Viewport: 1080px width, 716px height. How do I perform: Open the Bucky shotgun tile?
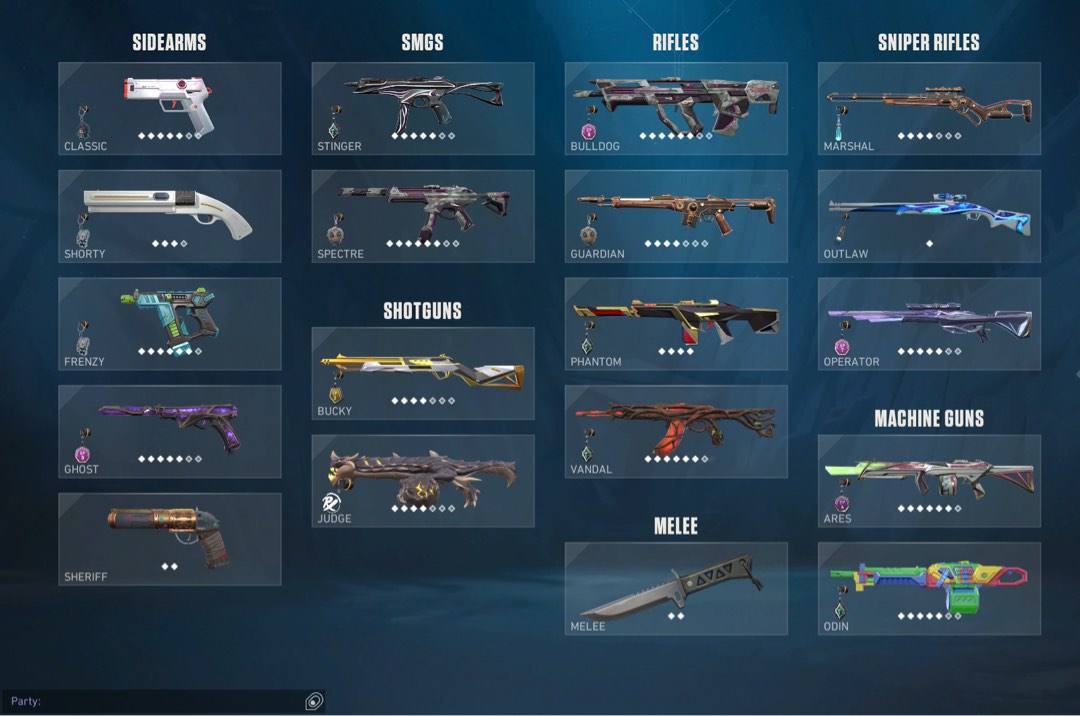coord(422,373)
